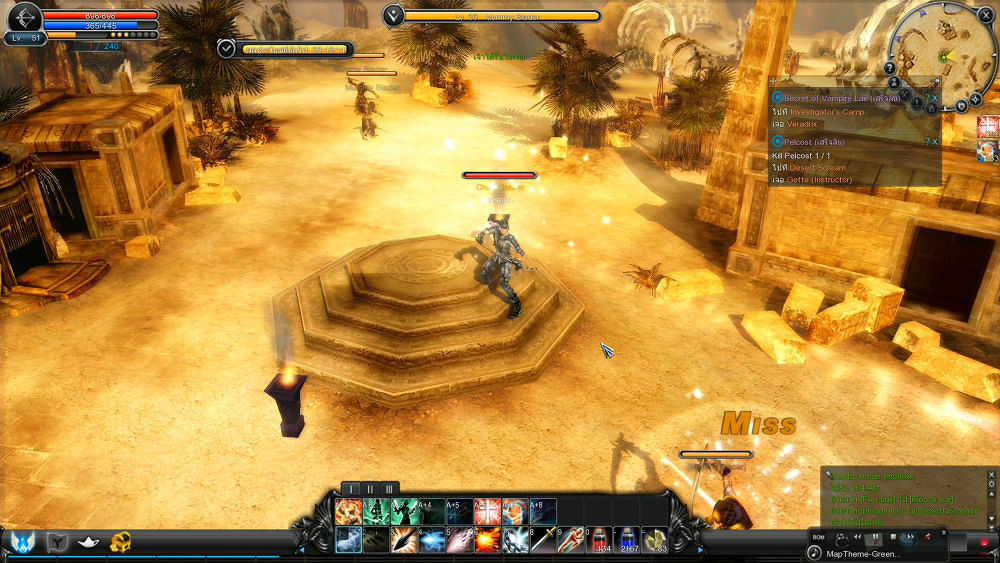Screen dimensions: 1000x563
Task: Close the Pelcost quest tracker entry
Action: [x=935, y=142]
